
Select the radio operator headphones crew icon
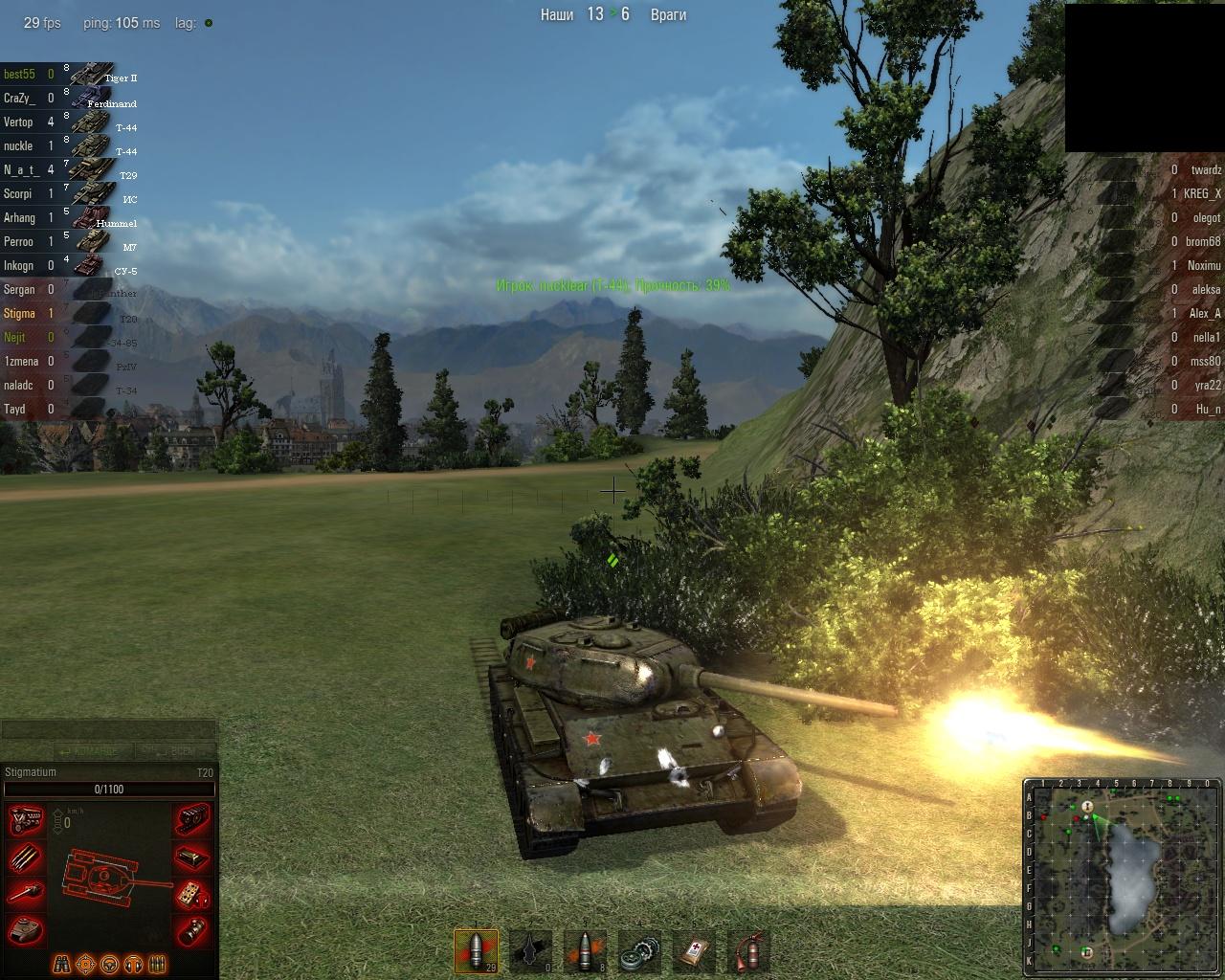click(134, 963)
